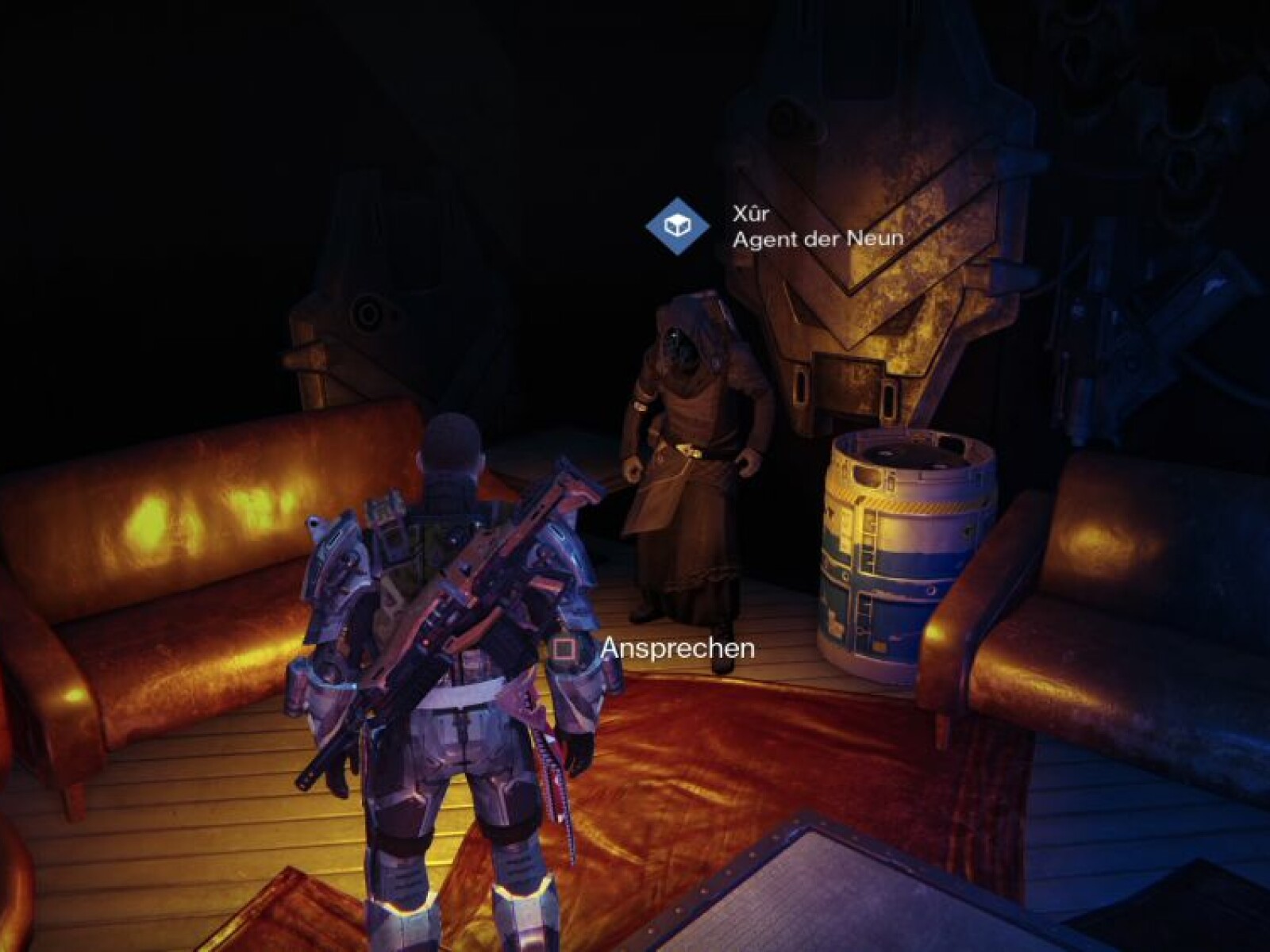The width and height of the screenshot is (1270, 952).
Task: Select Xûr's blue diamond vendor marker
Action: [x=676, y=226]
